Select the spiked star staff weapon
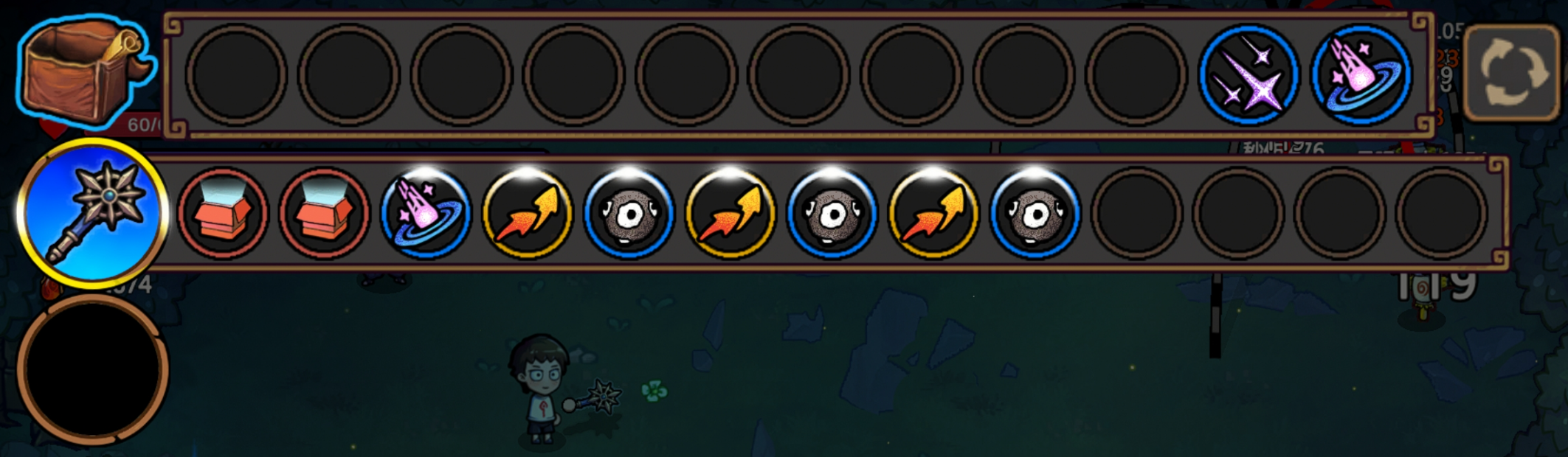The image size is (1568, 457). (x=92, y=212)
